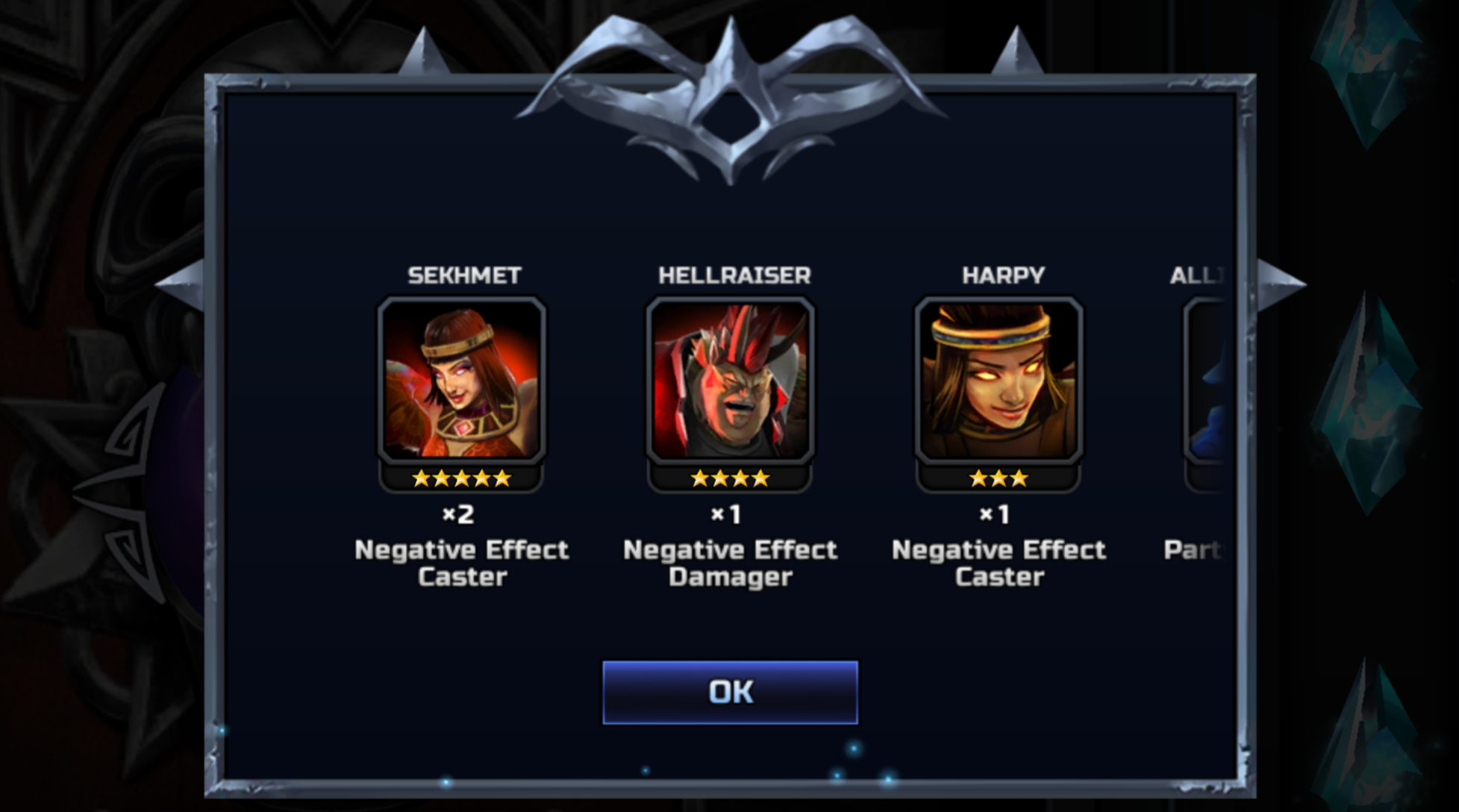Confirm the rewards with the OK button
This screenshot has height=812, width=1459.
[730, 692]
